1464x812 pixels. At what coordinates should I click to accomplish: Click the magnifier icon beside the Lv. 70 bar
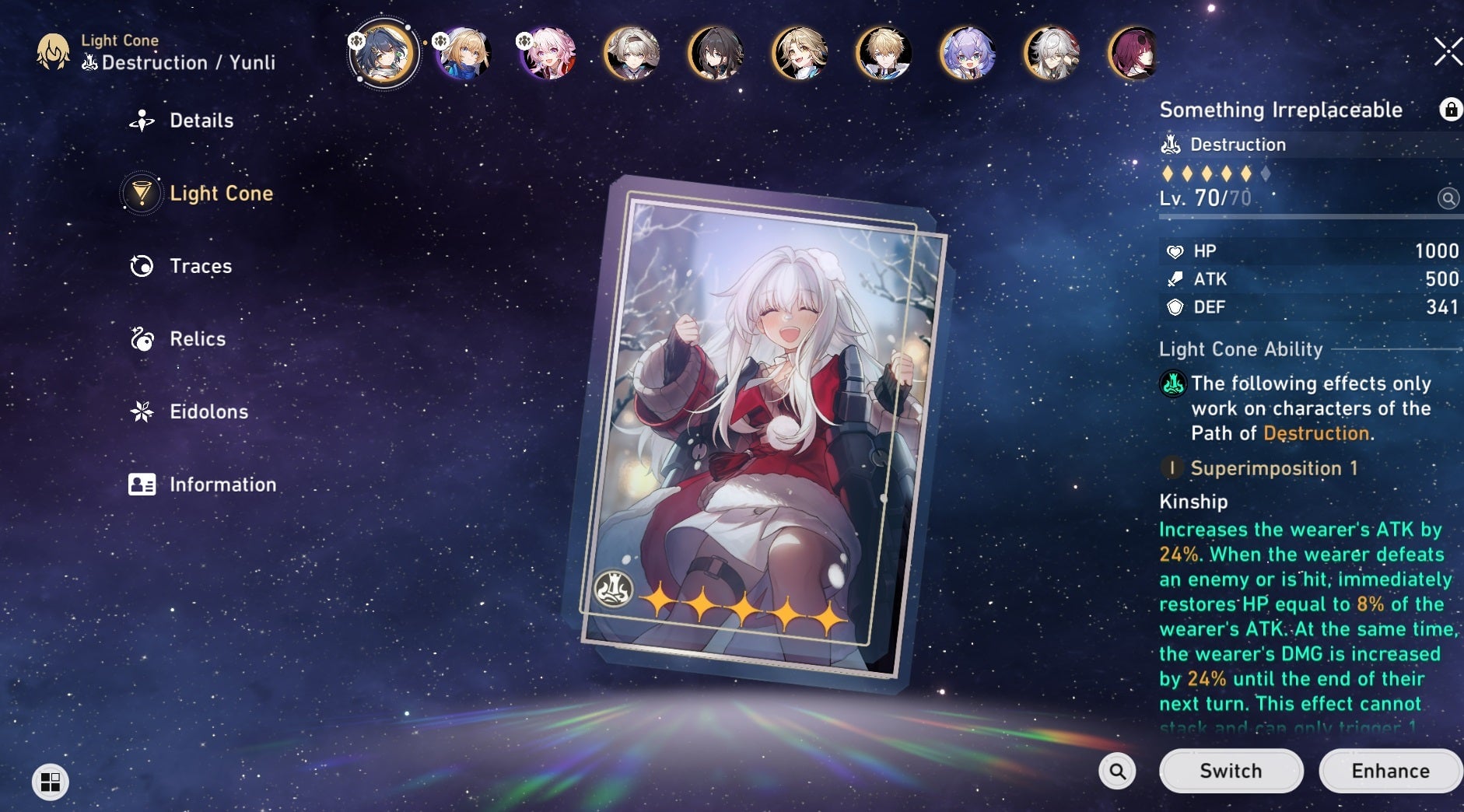[1447, 198]
